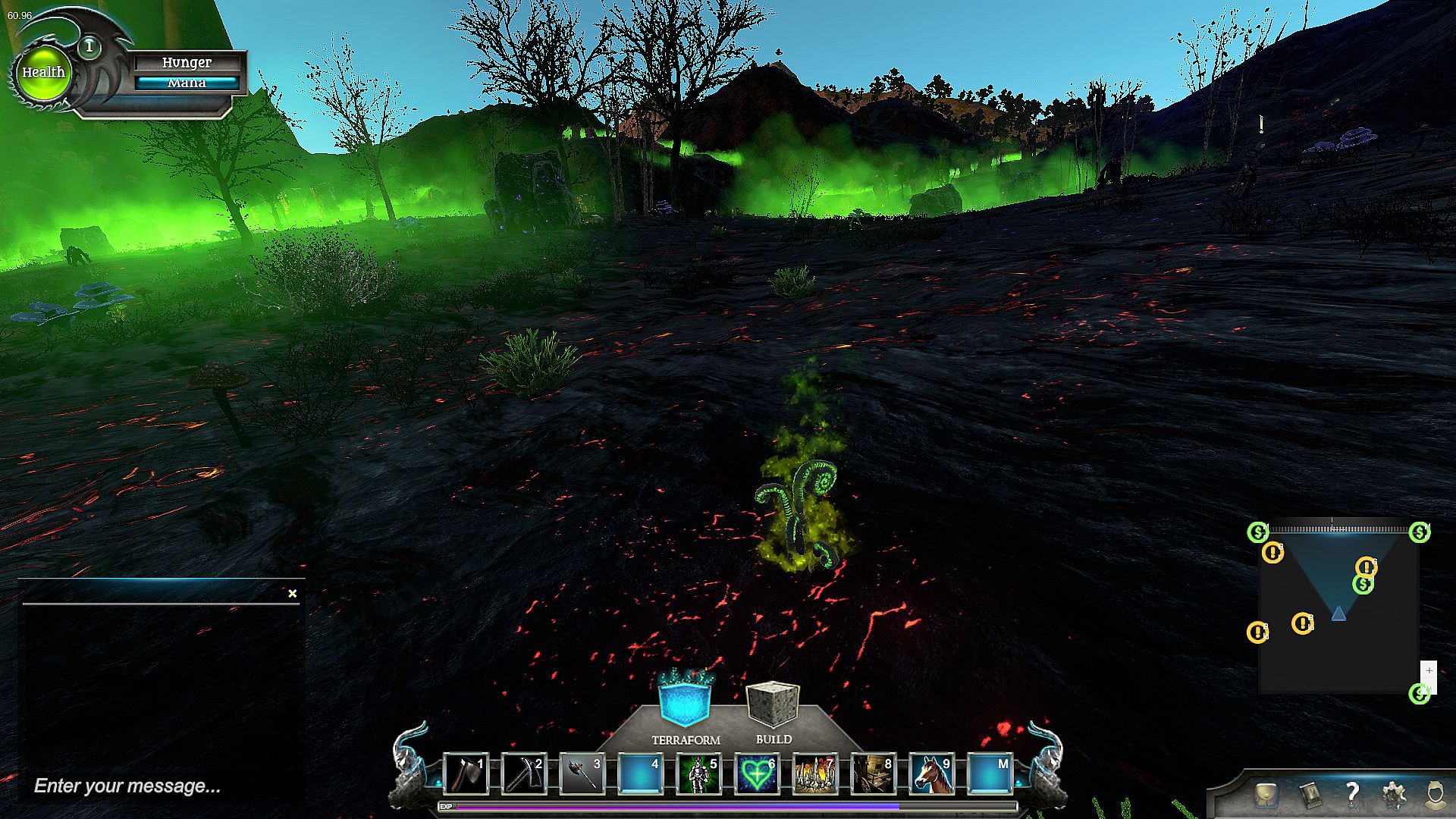The height and width of the screenshot is (819, 1456).
Task: Click the player arrow on the minimap
Action: click(1338, 613)
